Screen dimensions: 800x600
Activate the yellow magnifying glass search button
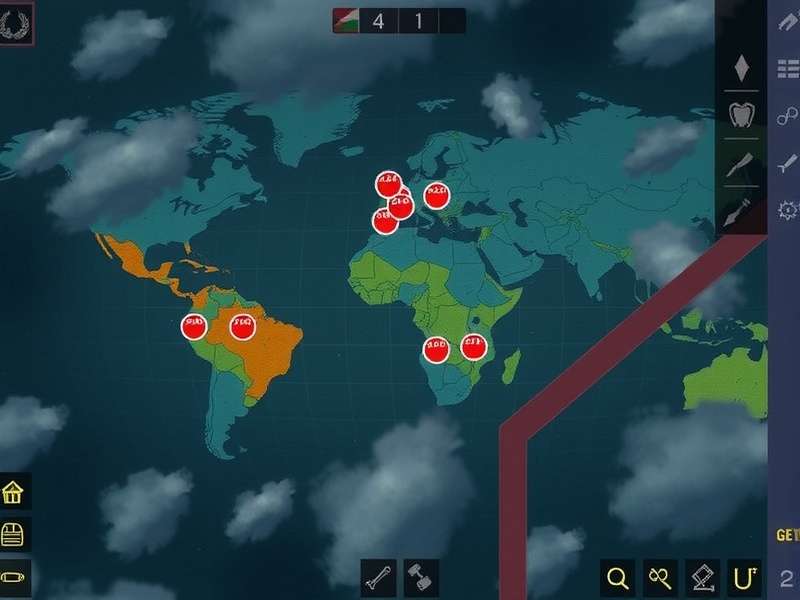(618, 577)
